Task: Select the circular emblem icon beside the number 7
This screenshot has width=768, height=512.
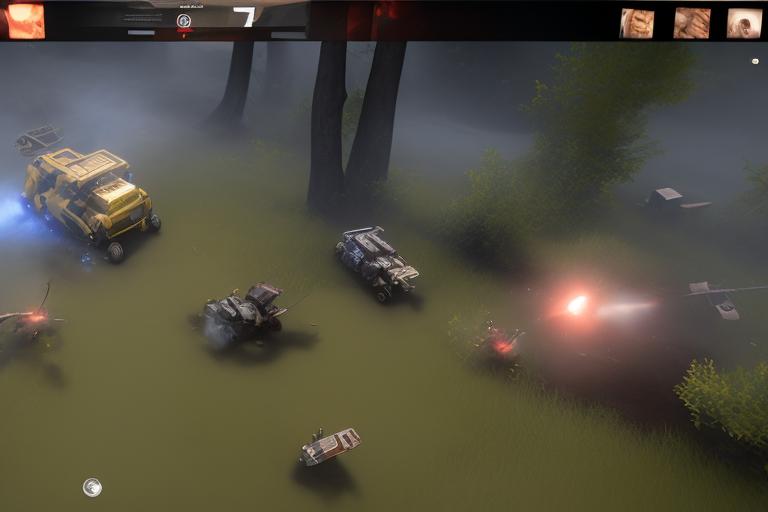Action: (x=184, y=20)
